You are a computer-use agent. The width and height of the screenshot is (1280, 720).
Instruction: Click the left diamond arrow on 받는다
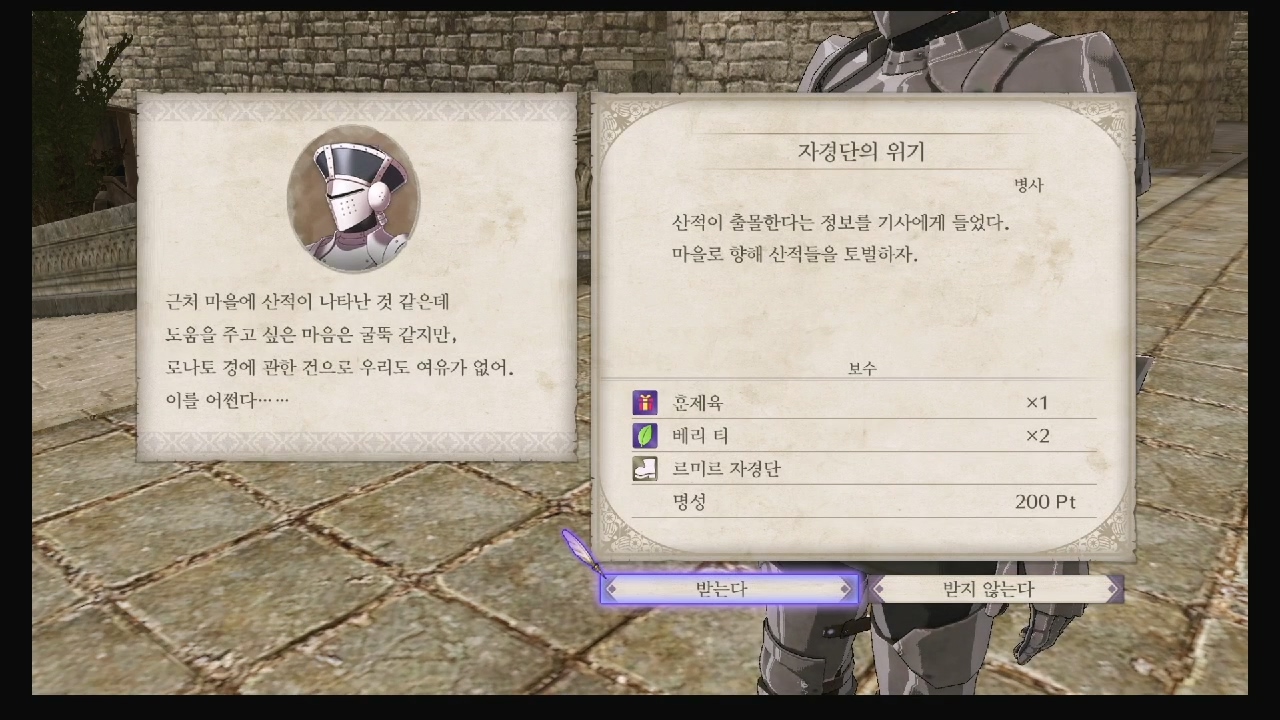click(611, 589)
